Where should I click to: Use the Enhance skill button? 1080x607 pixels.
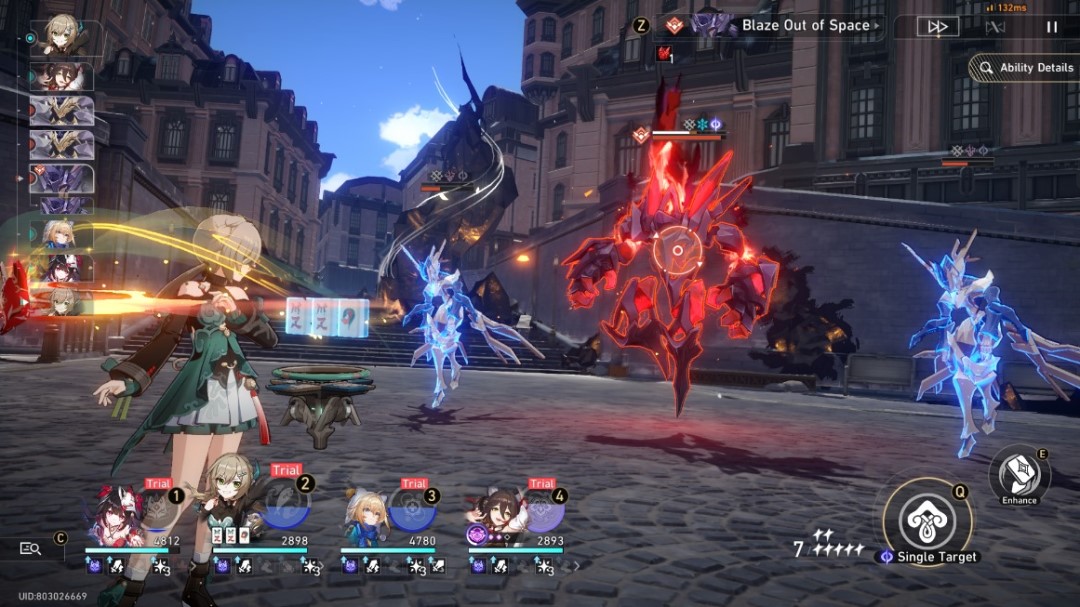1019,474
